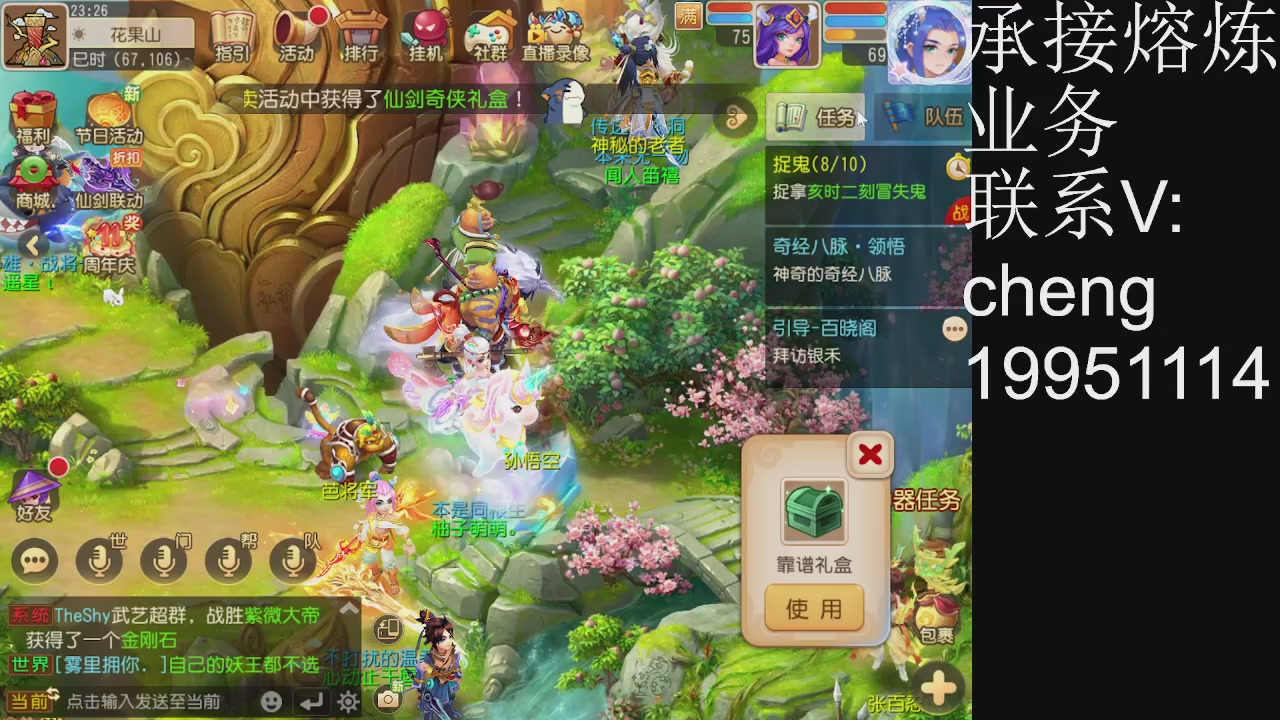1280x720 pixels.
Task: Expand the 引导-百晓阁 quest options
Action: click(x=955, y=327)
